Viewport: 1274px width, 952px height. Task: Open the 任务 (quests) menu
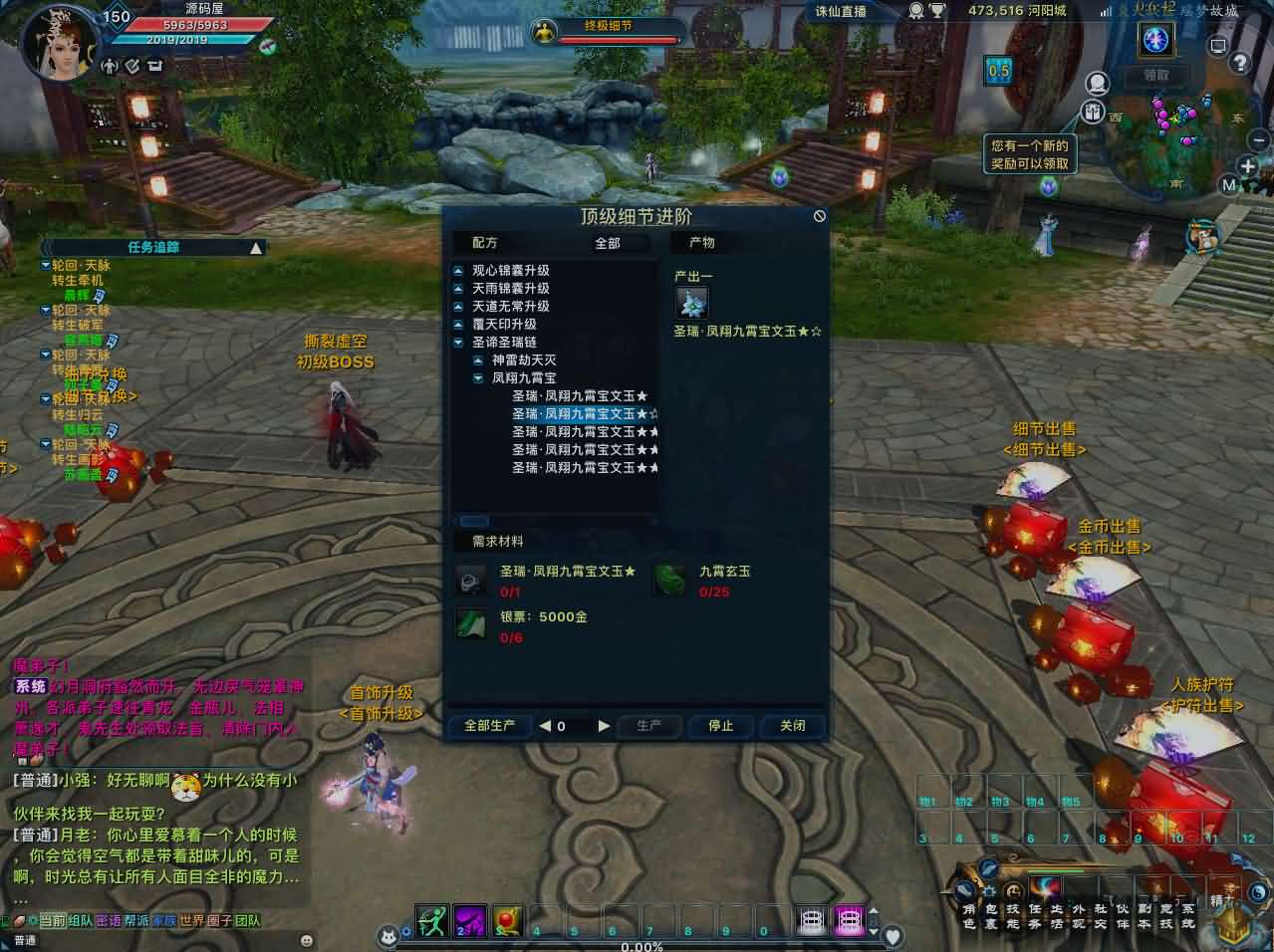click(x=1035, y=915)
